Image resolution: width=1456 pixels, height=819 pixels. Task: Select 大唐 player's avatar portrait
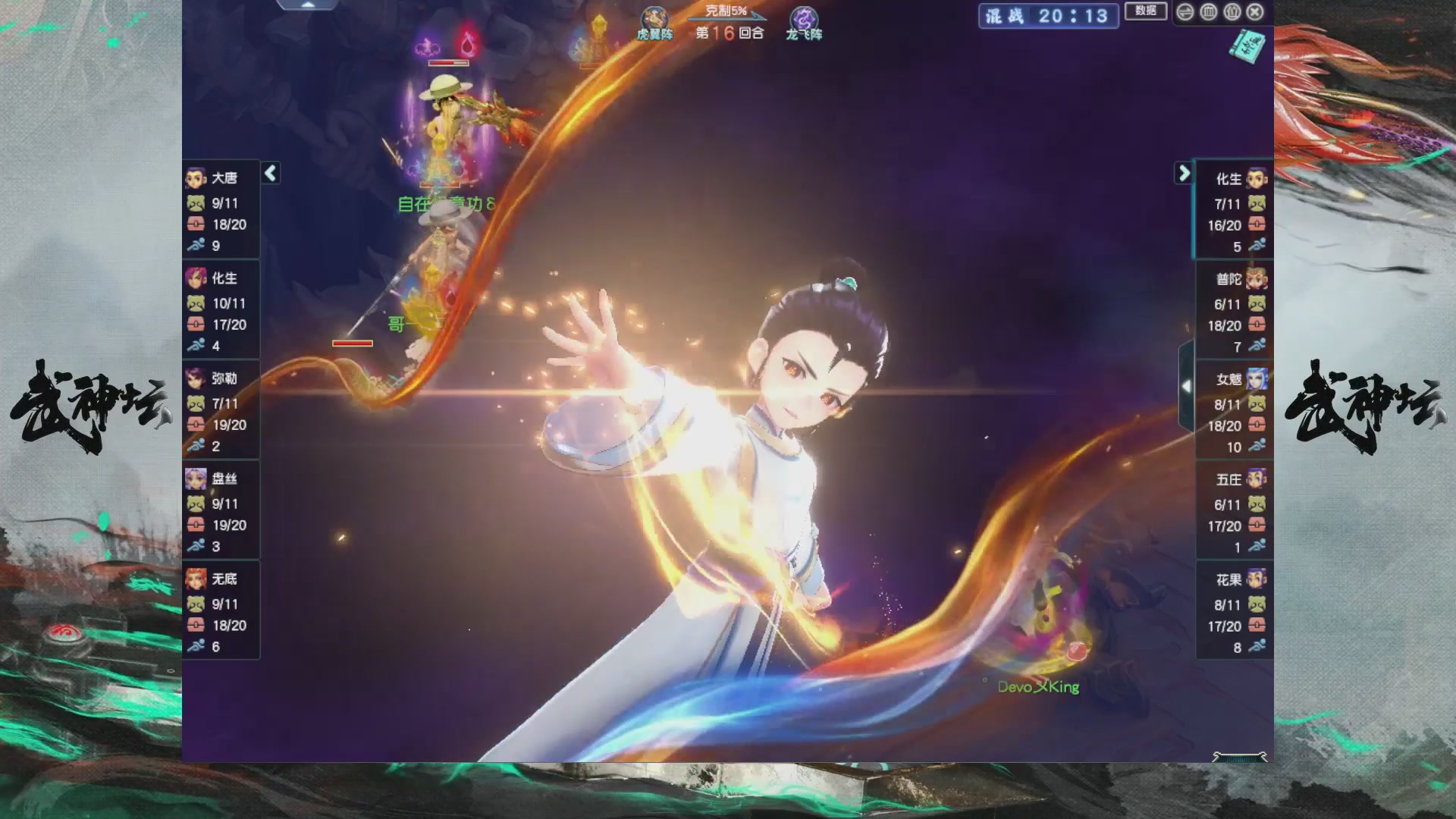196,177
